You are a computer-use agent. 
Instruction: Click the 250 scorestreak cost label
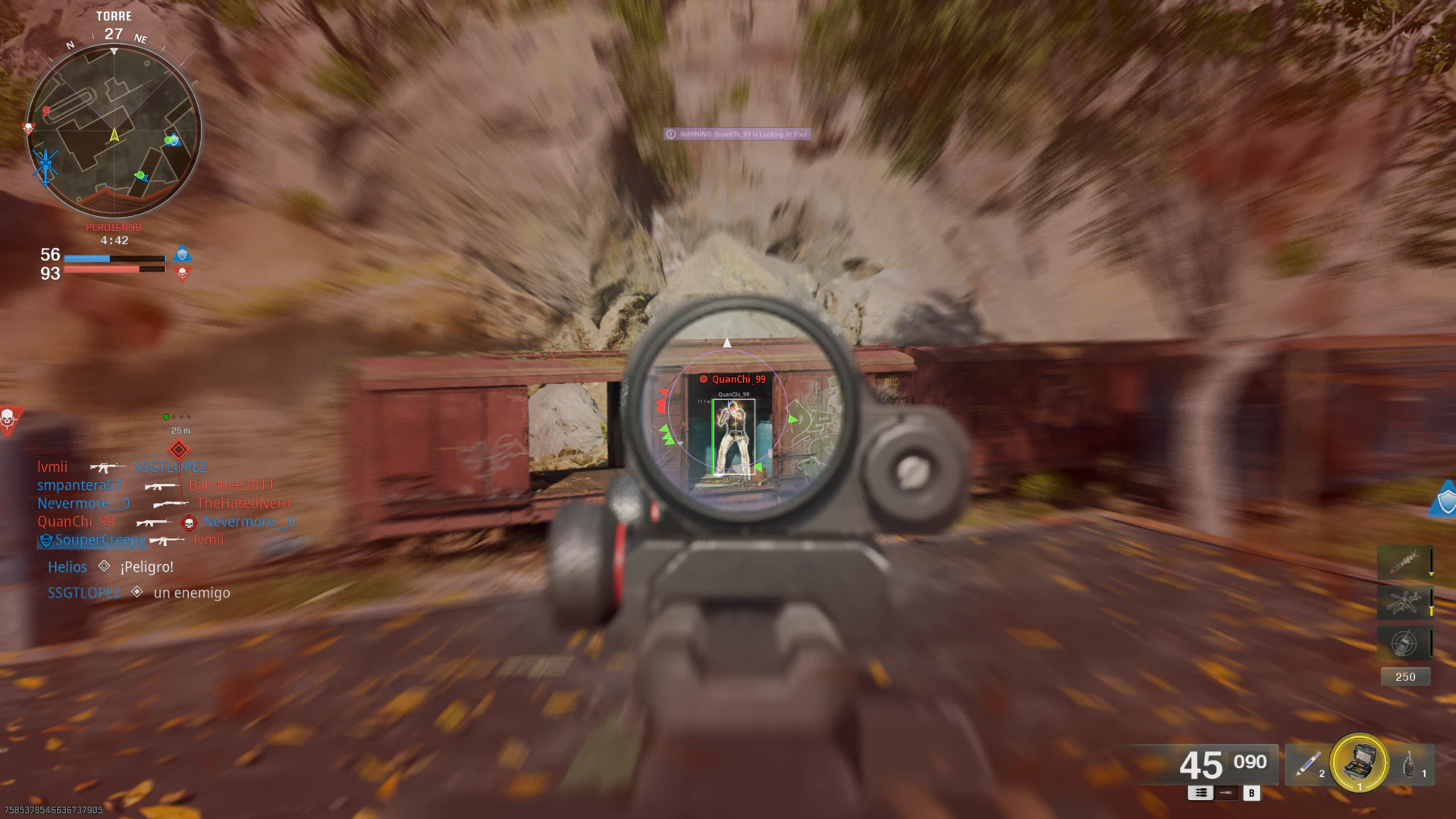tap(1405, 676)
